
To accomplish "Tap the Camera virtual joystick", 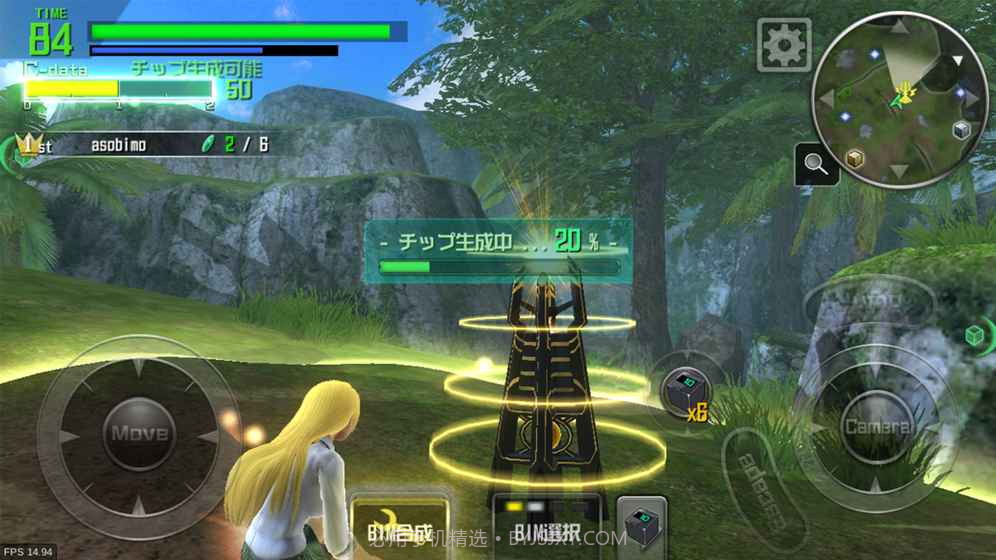I will (877, 427).
